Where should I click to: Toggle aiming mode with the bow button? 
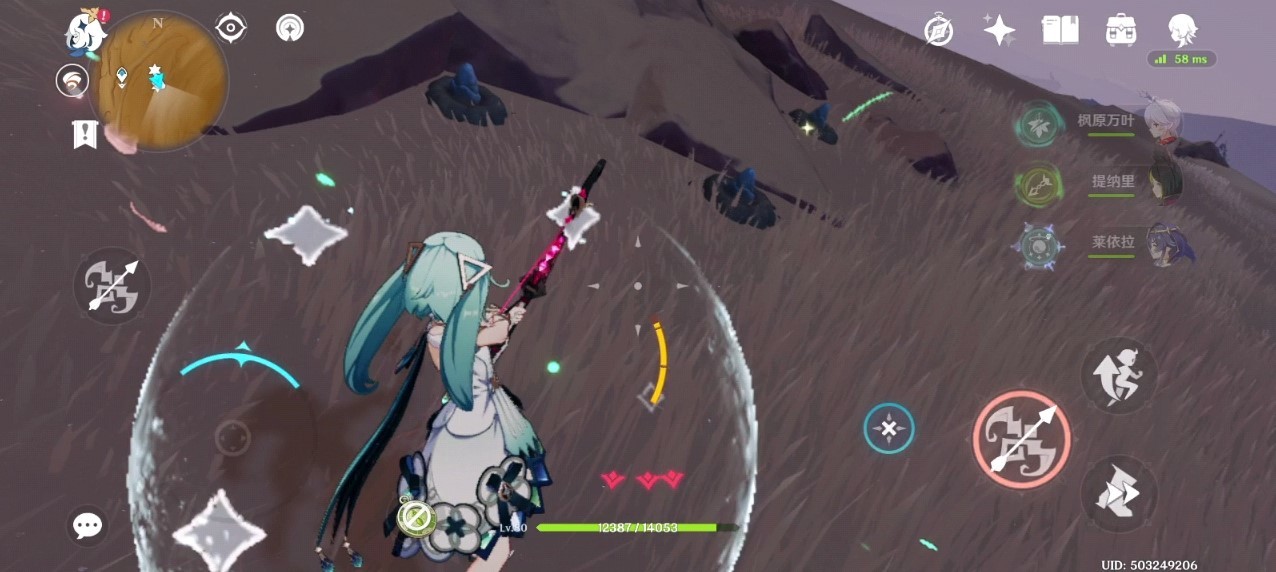112,286
